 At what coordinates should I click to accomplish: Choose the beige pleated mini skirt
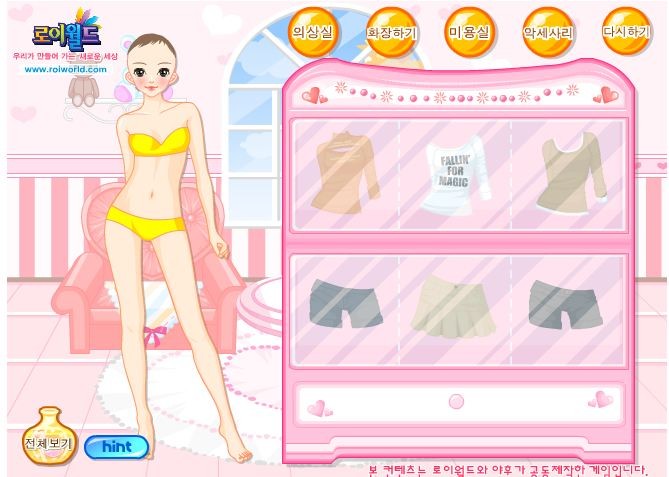[x=454, y=304]
